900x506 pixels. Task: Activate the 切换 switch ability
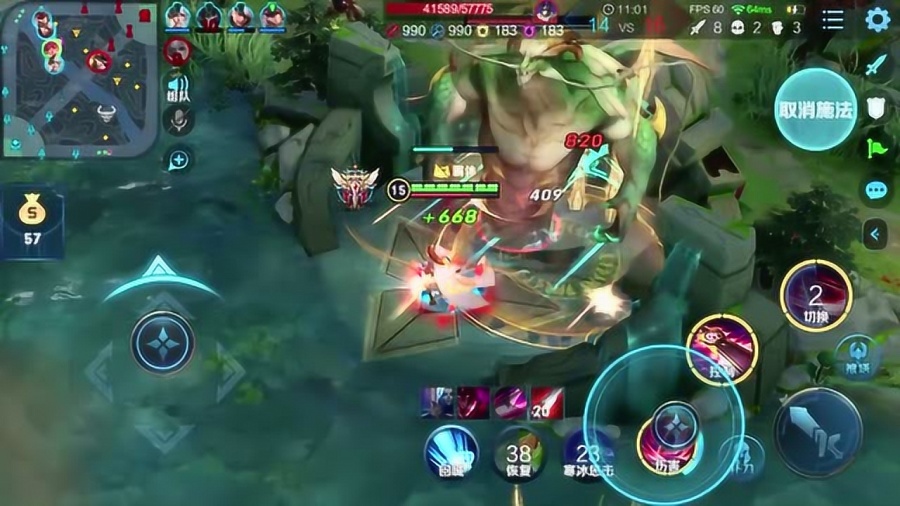point(815,296)
